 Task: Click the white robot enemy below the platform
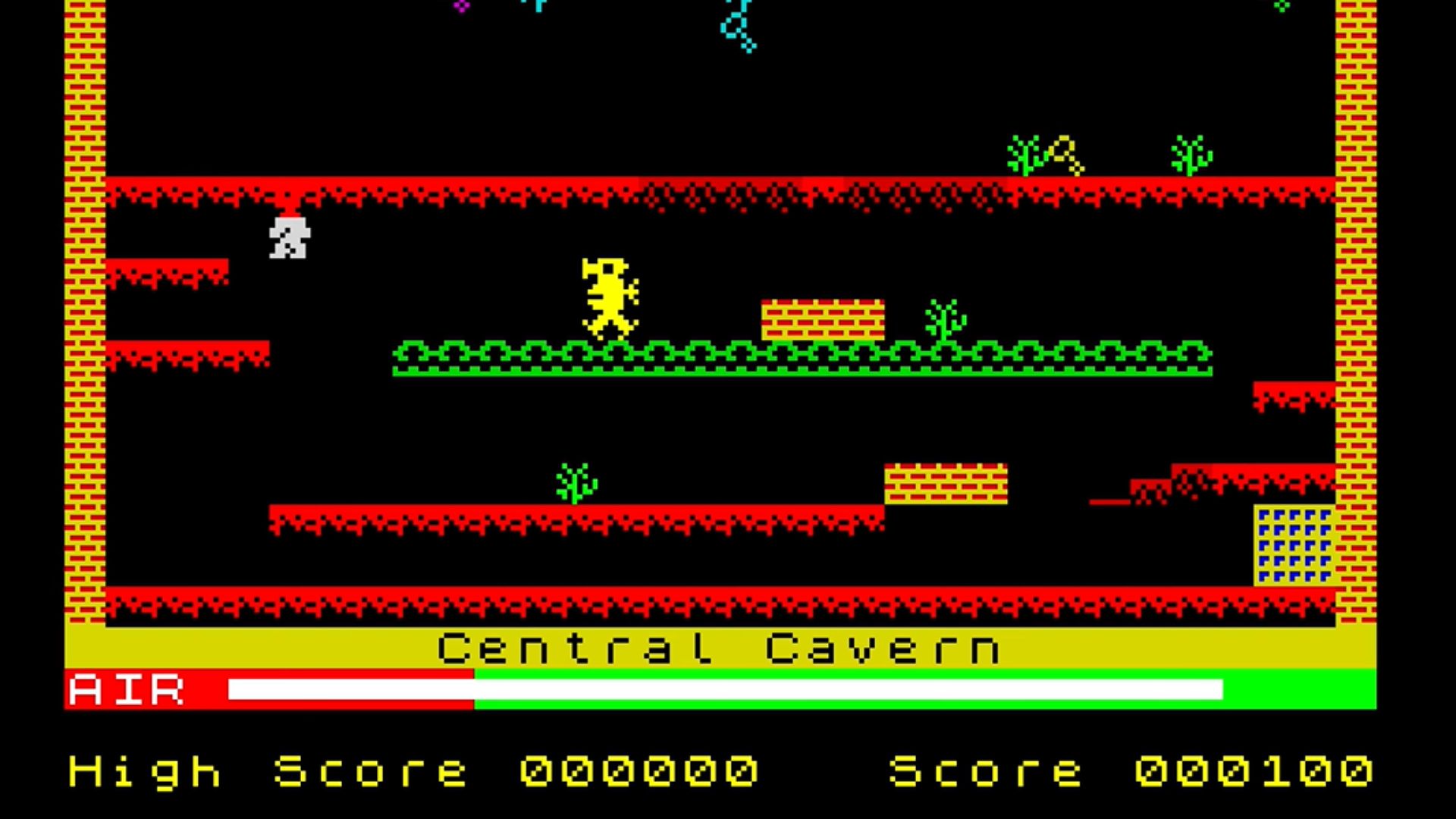click(x=288, y=239)
